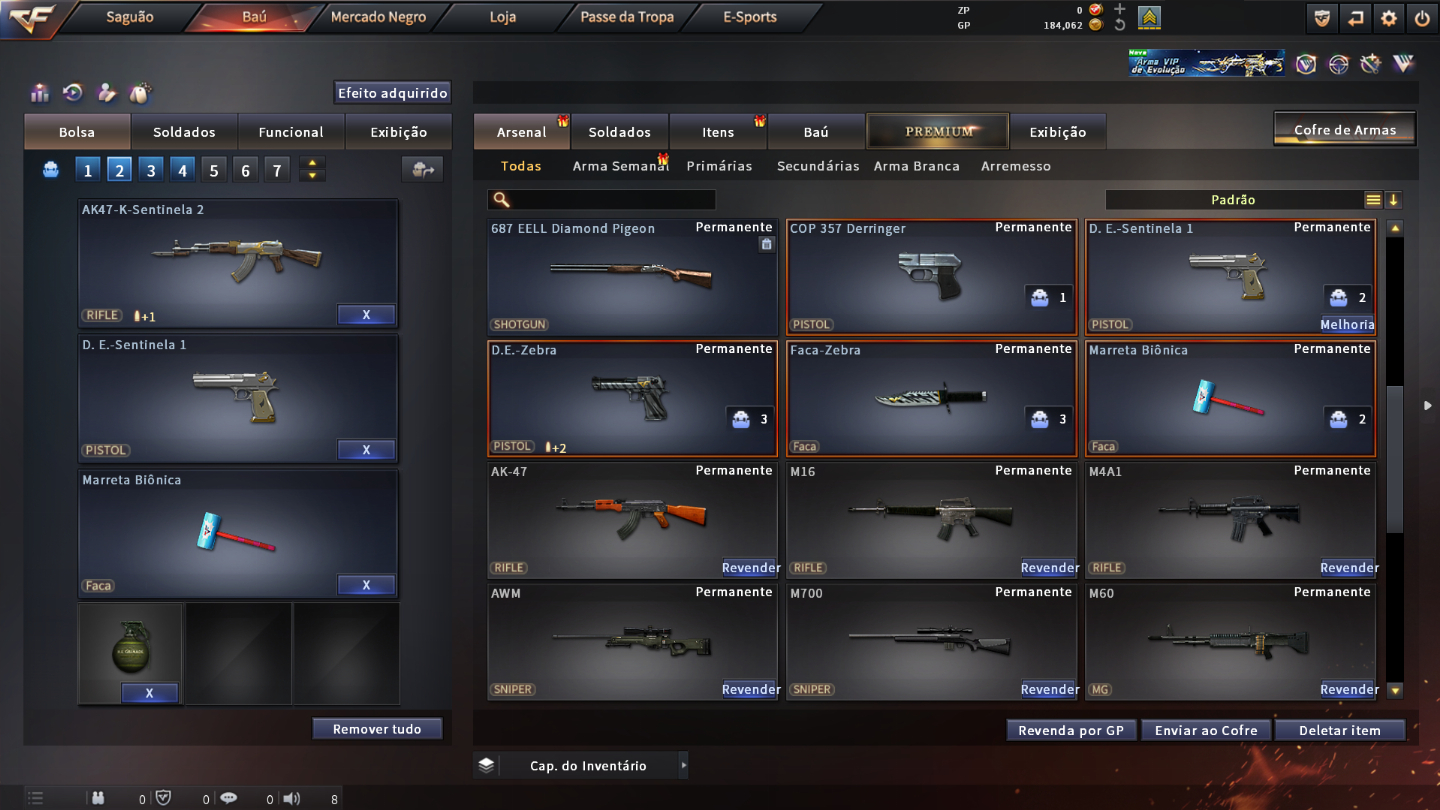Click the Efeito adquirido button
The height and width of the screenshot is (810, 1440).
click(392, 93)
